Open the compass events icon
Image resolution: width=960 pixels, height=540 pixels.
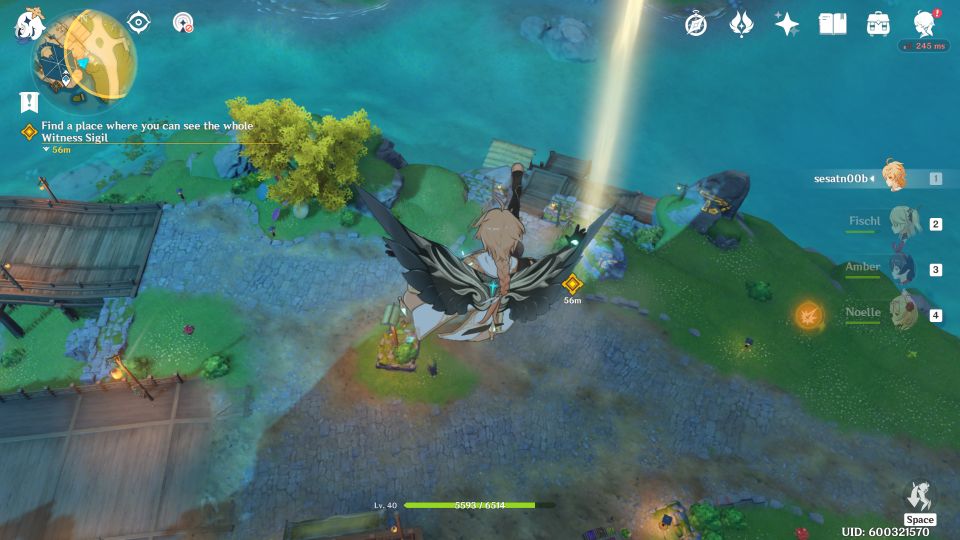click(x=696, y=24)
